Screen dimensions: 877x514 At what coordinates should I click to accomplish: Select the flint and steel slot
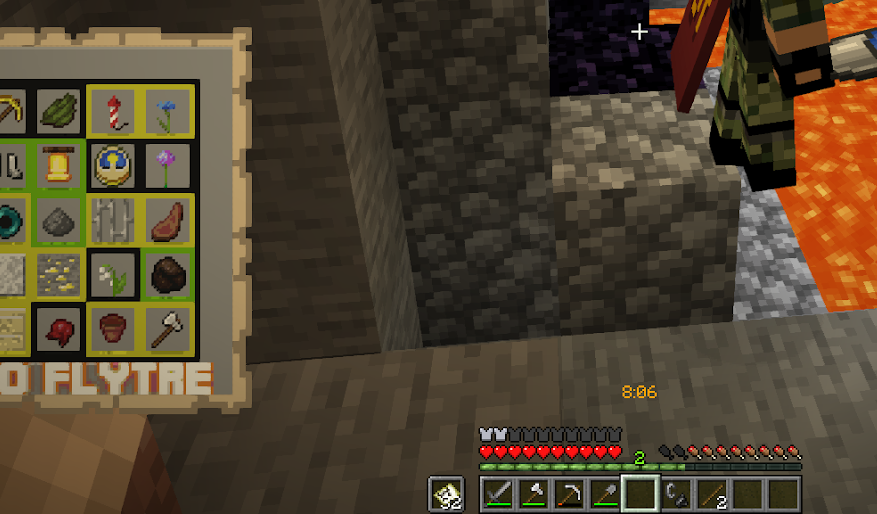tap(676, 493)
